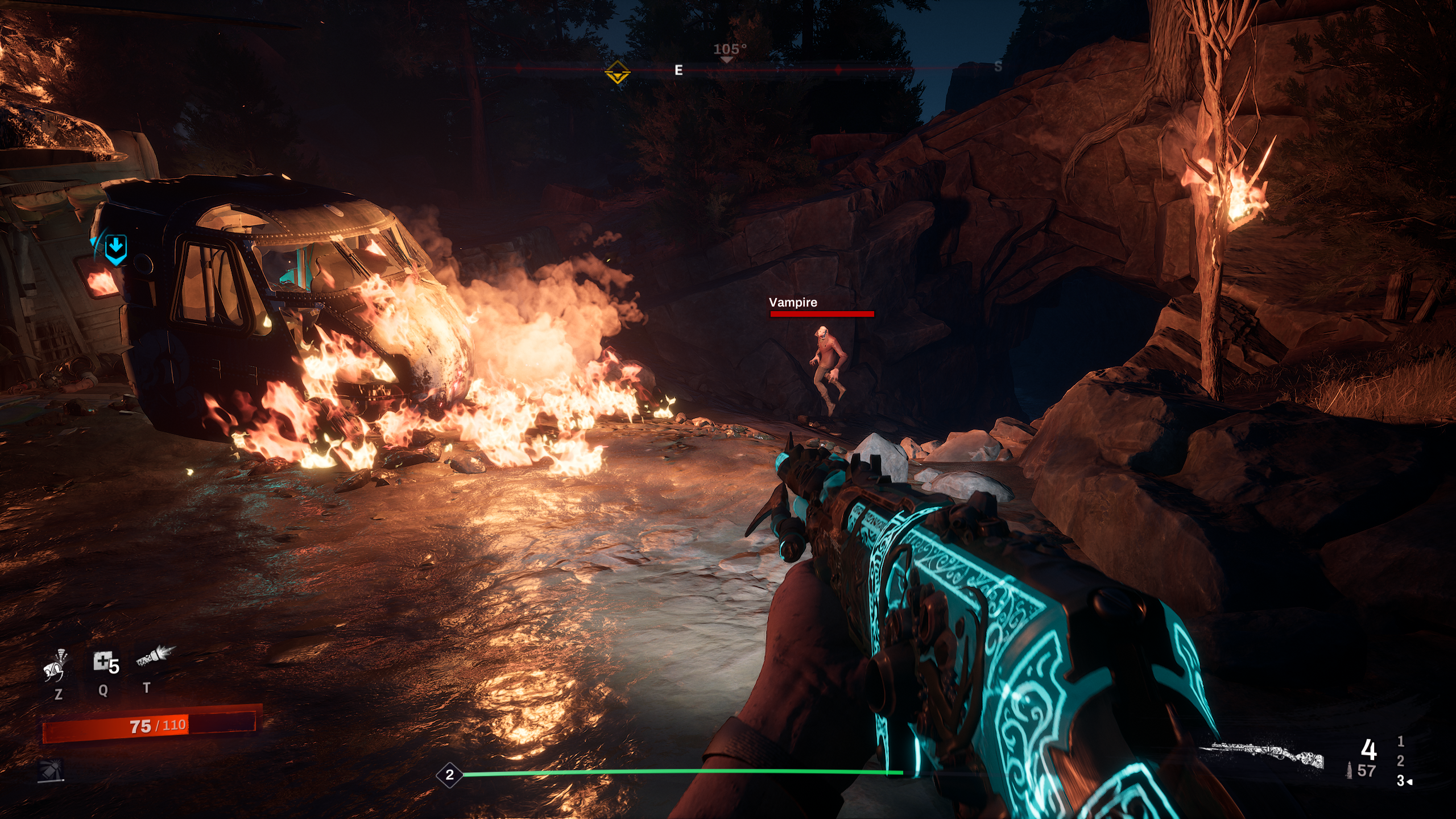
Task: Click the yellow objective marker on compass
Action: [x=617, y=73]
